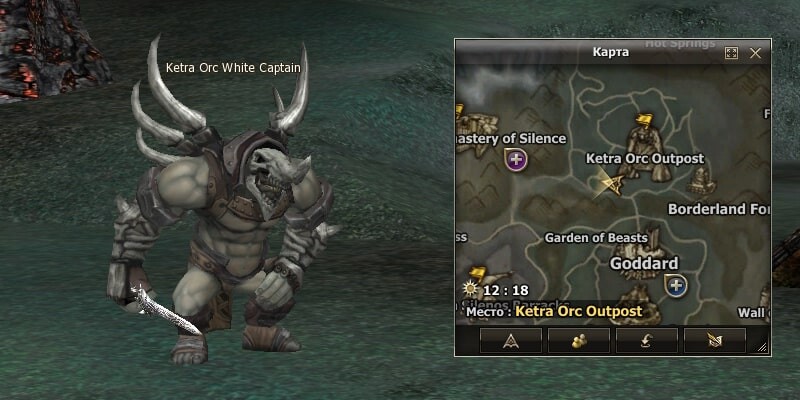Select the Goddard town label on the map
This screenshot has width=800, height=400.
644,263
